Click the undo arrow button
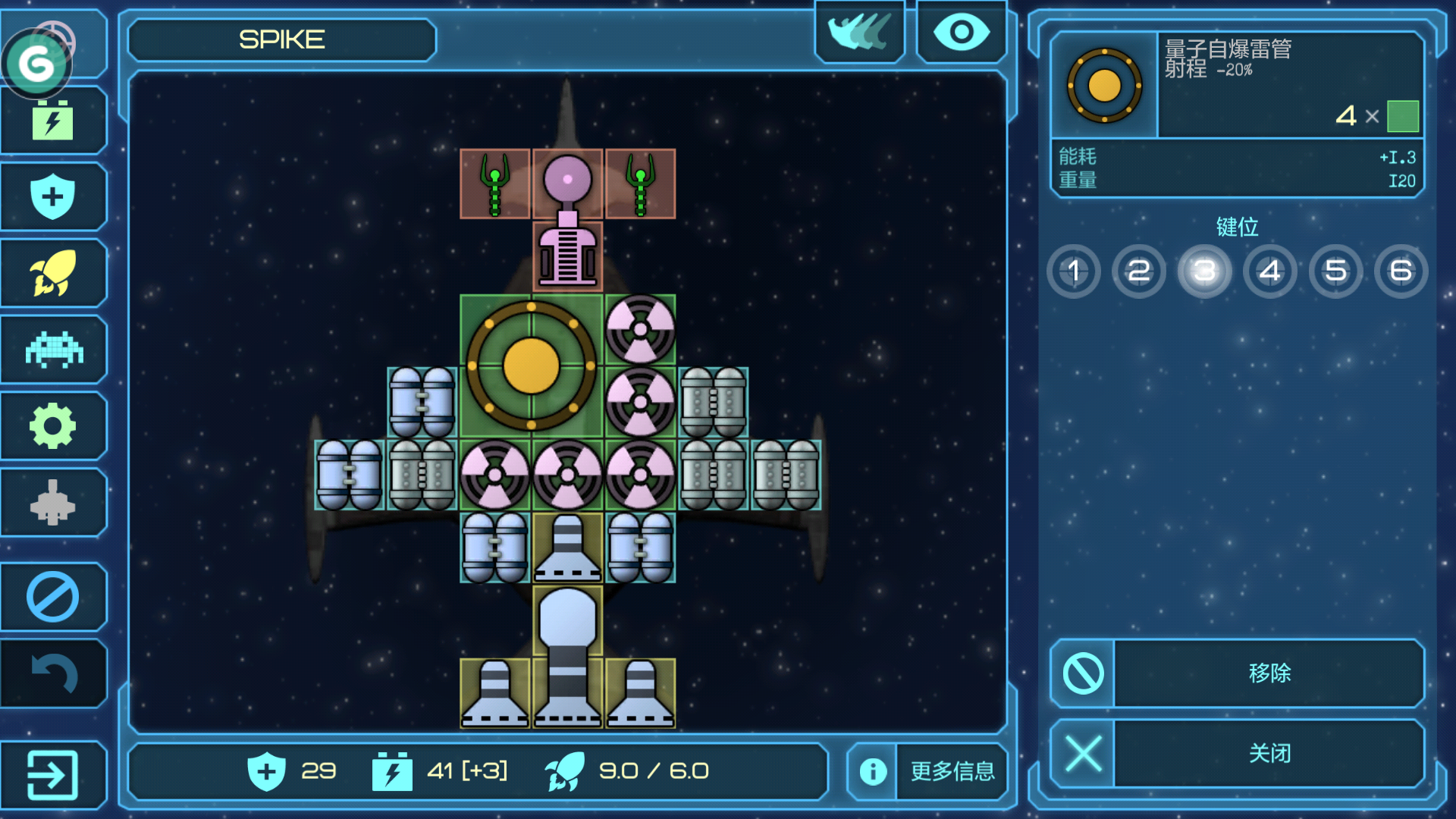The height and width of the screenshot is (819, 1456). (52, 673)
